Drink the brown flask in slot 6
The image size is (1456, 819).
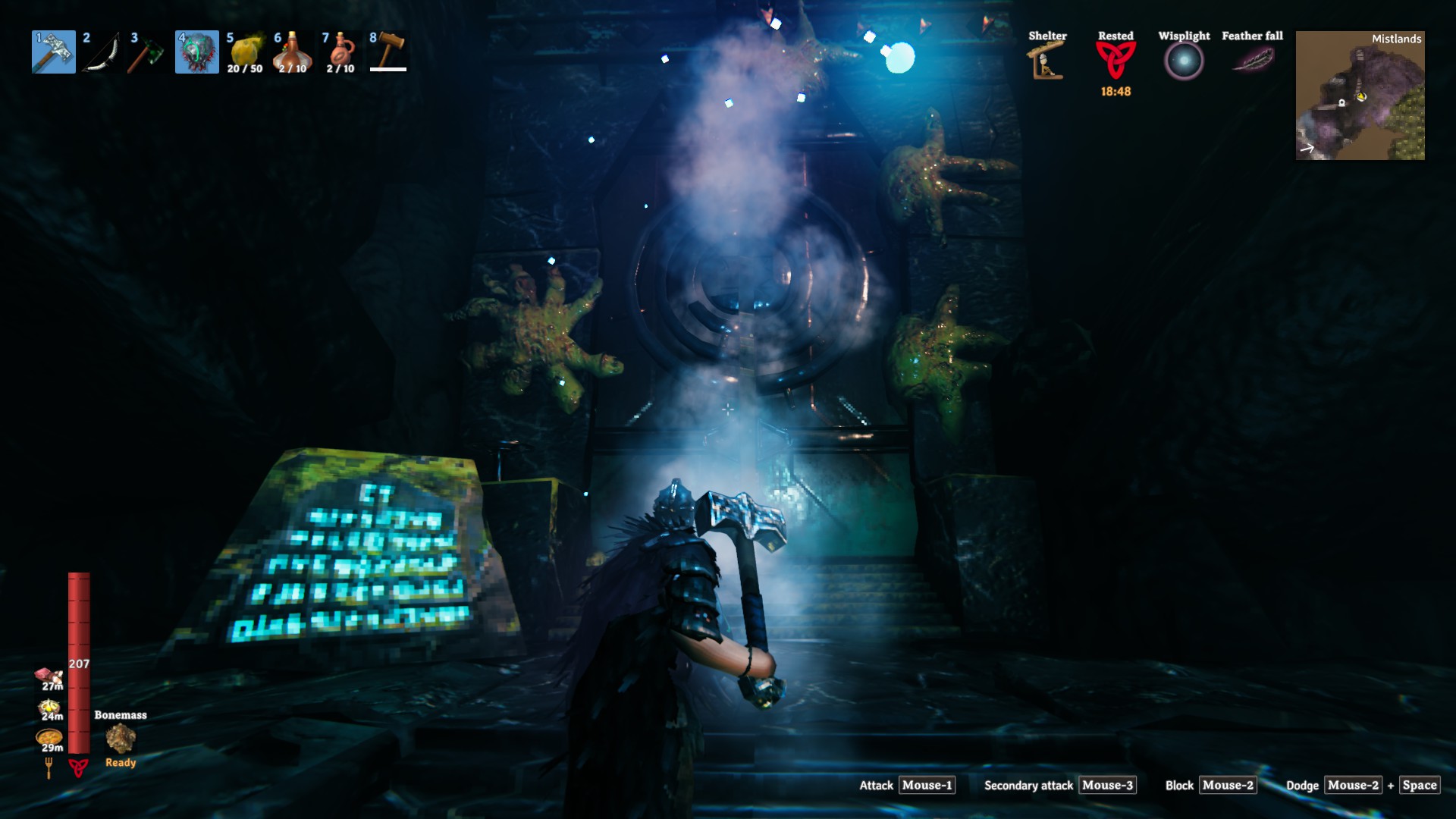292,52
